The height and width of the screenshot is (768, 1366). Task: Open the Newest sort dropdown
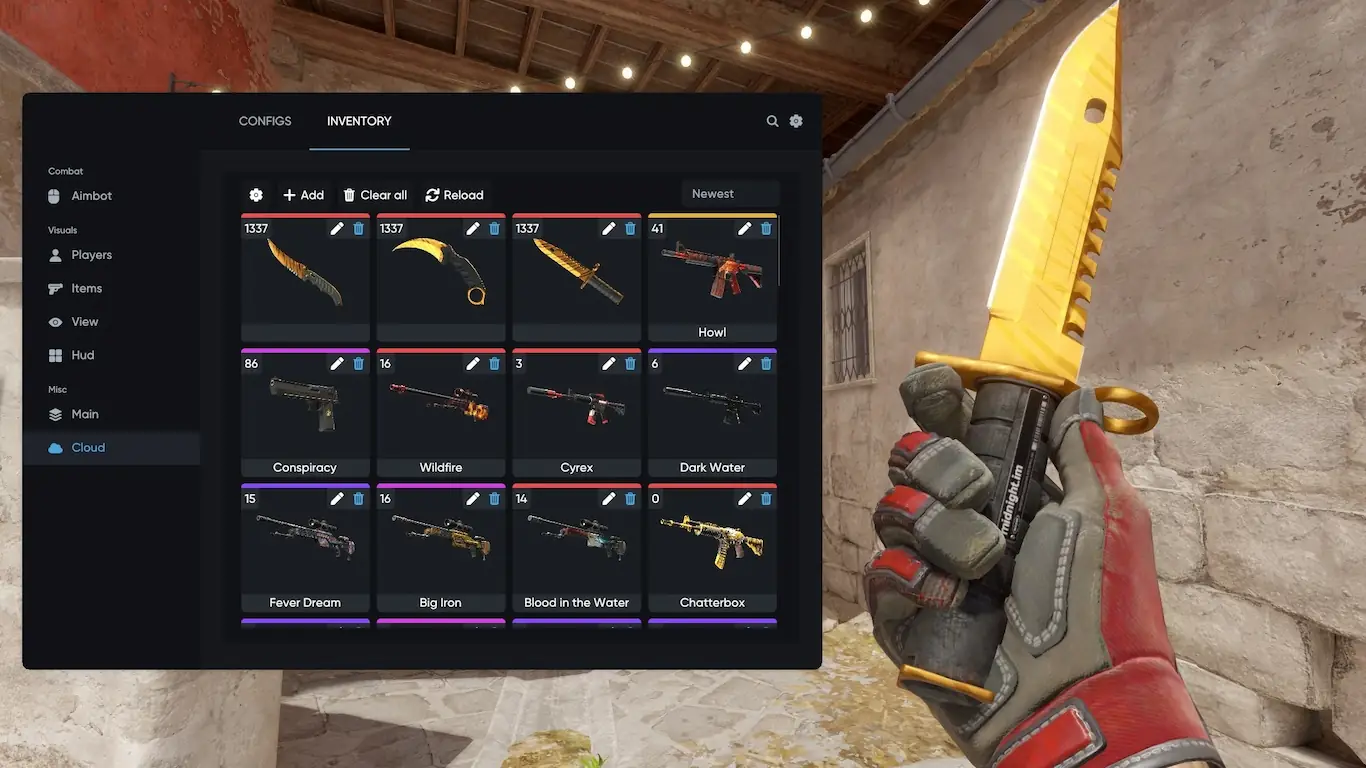729,194
